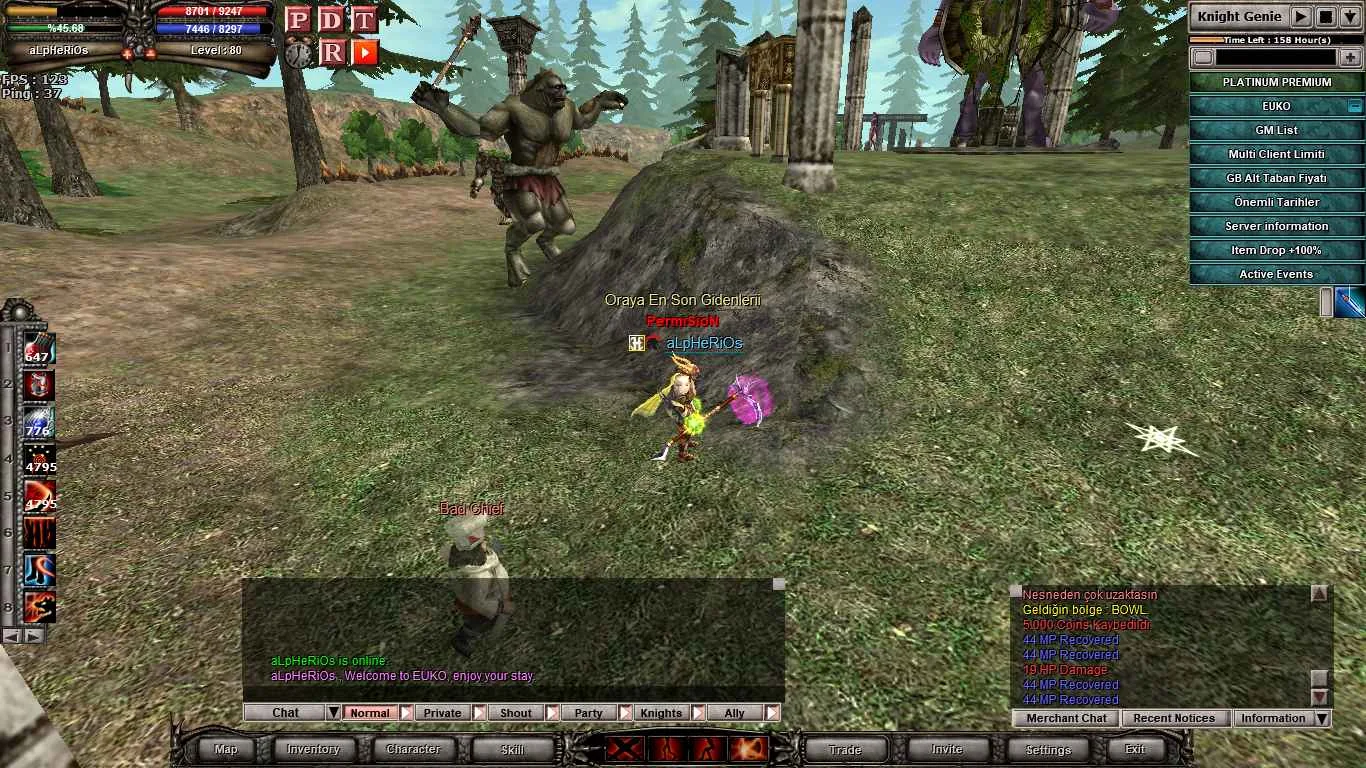The image size is (1366, 768).
Task: Choose the Knights chat tab
Action: (x=661, y=713)
